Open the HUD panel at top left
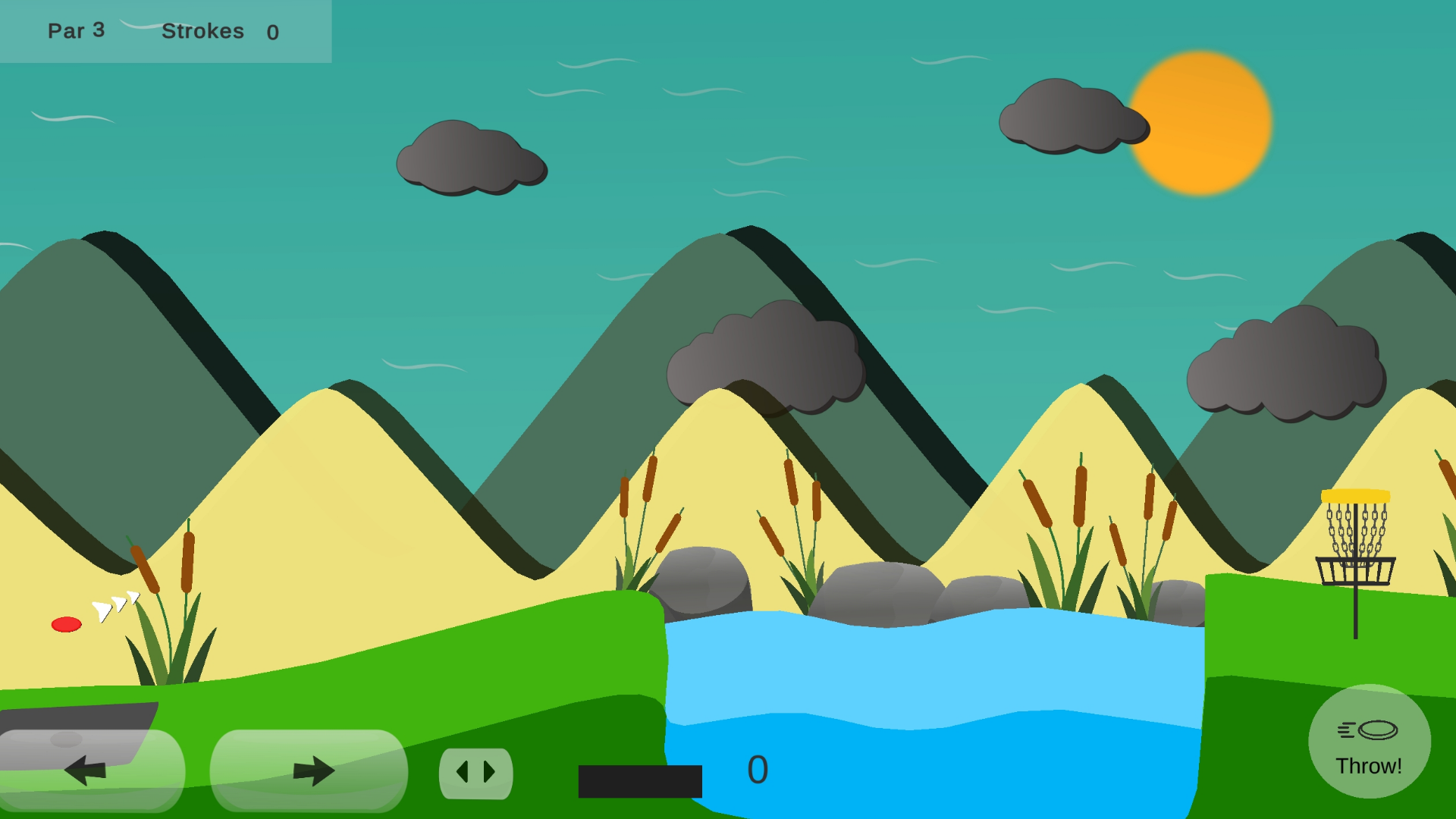Image resolution: width=1456 pixels, height=819 pixels. [x=167, y=32]
